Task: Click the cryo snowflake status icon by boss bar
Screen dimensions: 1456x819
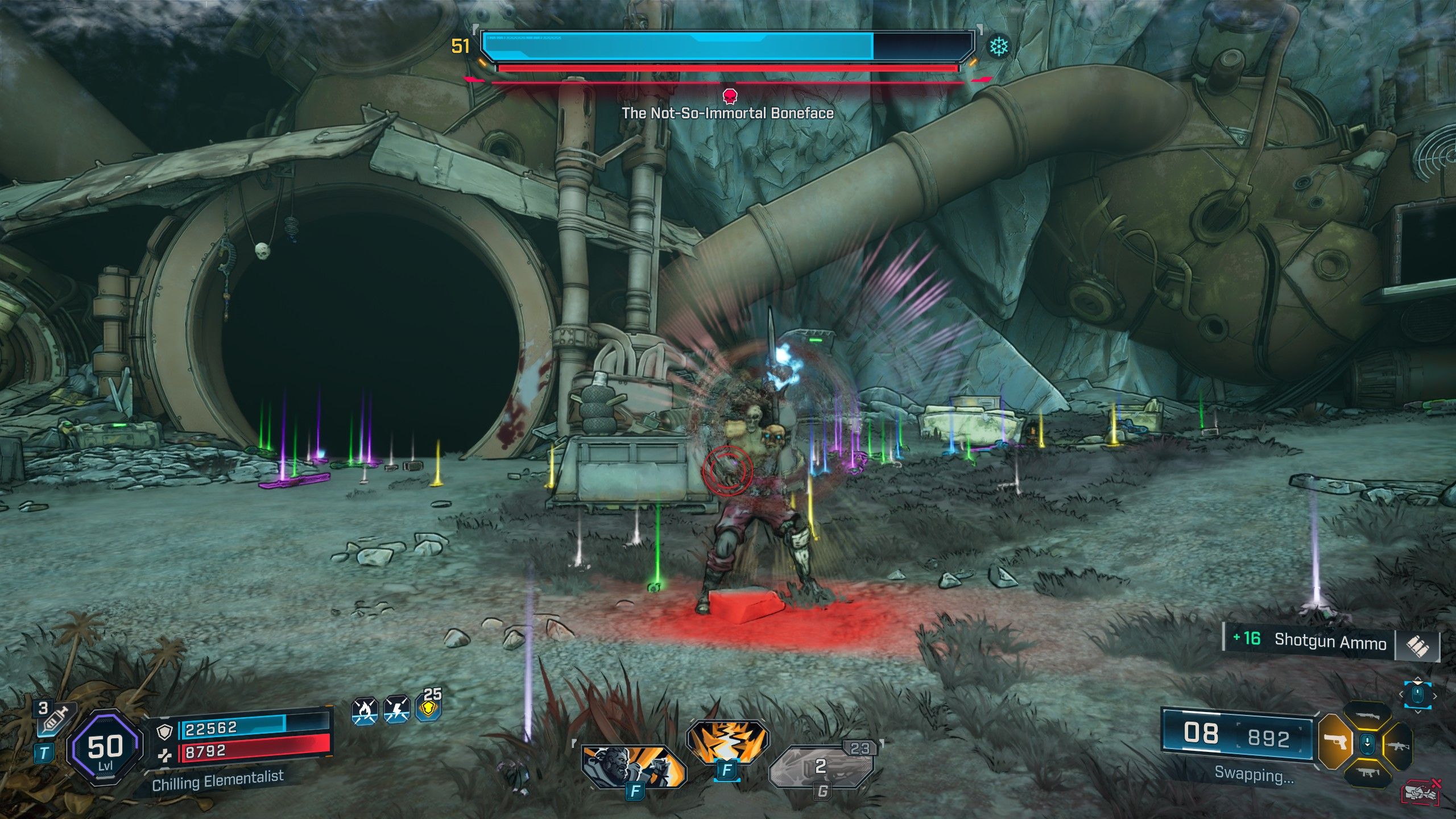Action: pos(998,47)
